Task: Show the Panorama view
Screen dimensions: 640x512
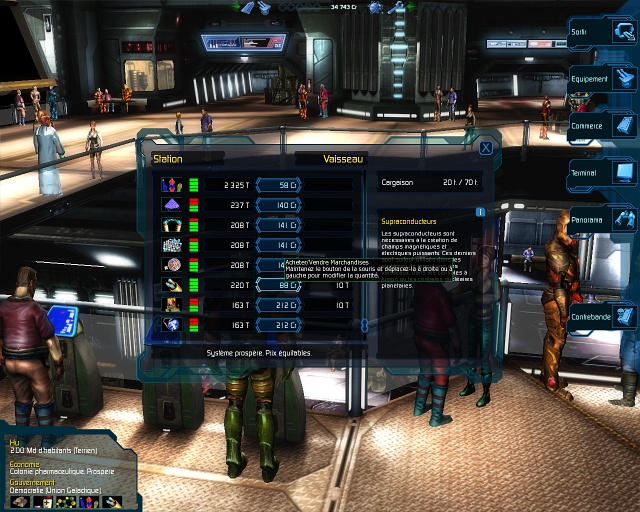Action: click(602, 220)
